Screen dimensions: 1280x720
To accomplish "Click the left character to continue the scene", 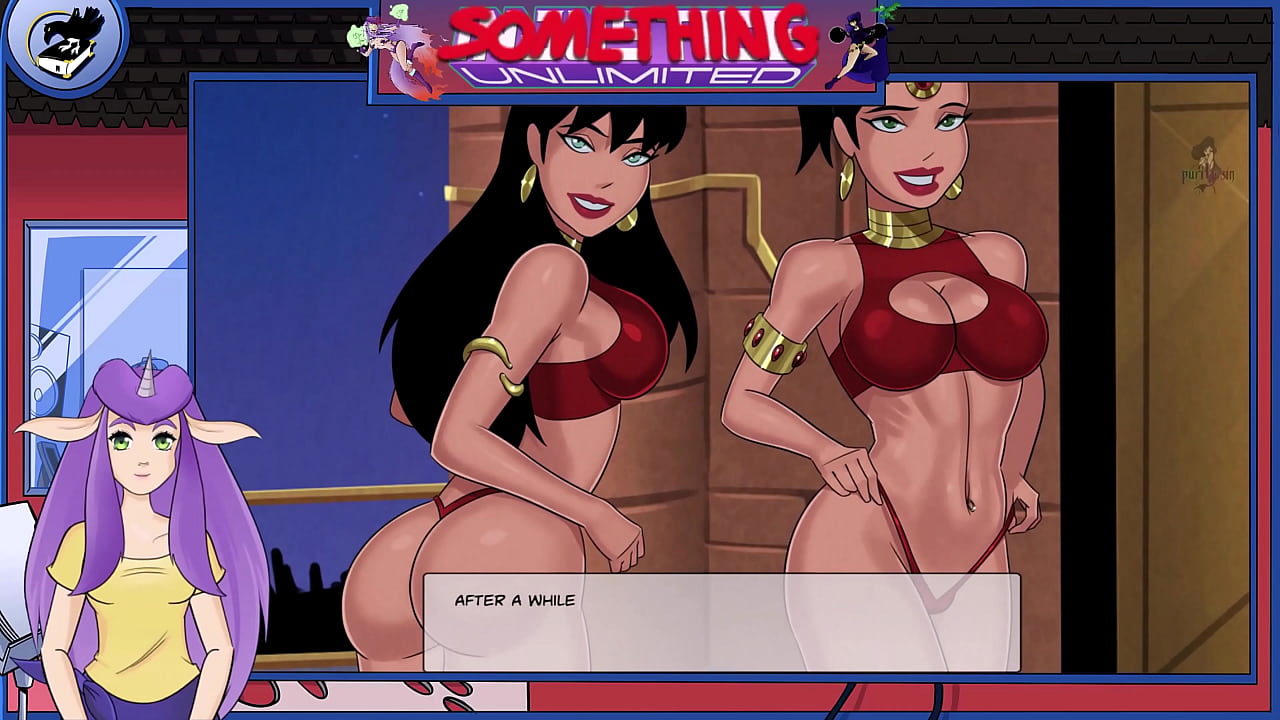I will [x=550, y=350].
